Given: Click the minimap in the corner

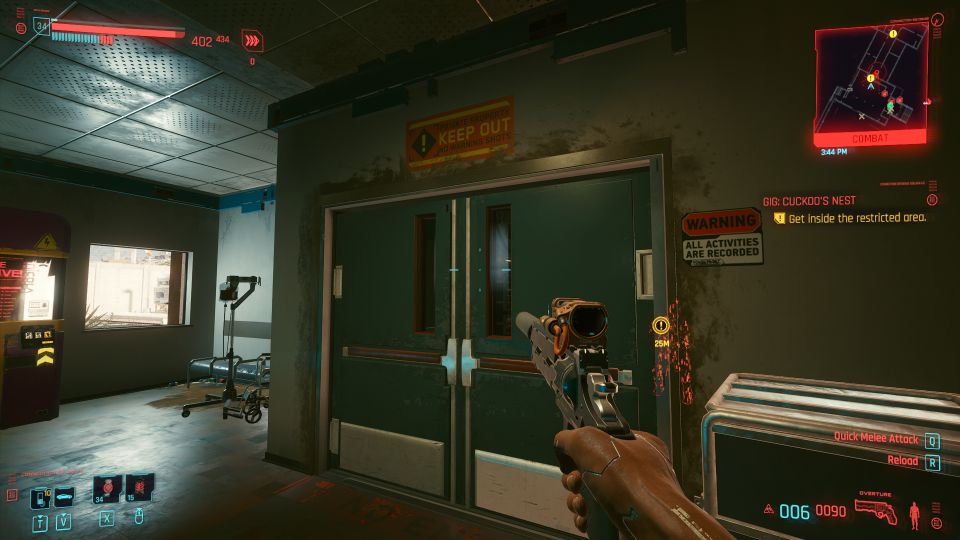Looking at the screenshot, I should click(870, 80).
